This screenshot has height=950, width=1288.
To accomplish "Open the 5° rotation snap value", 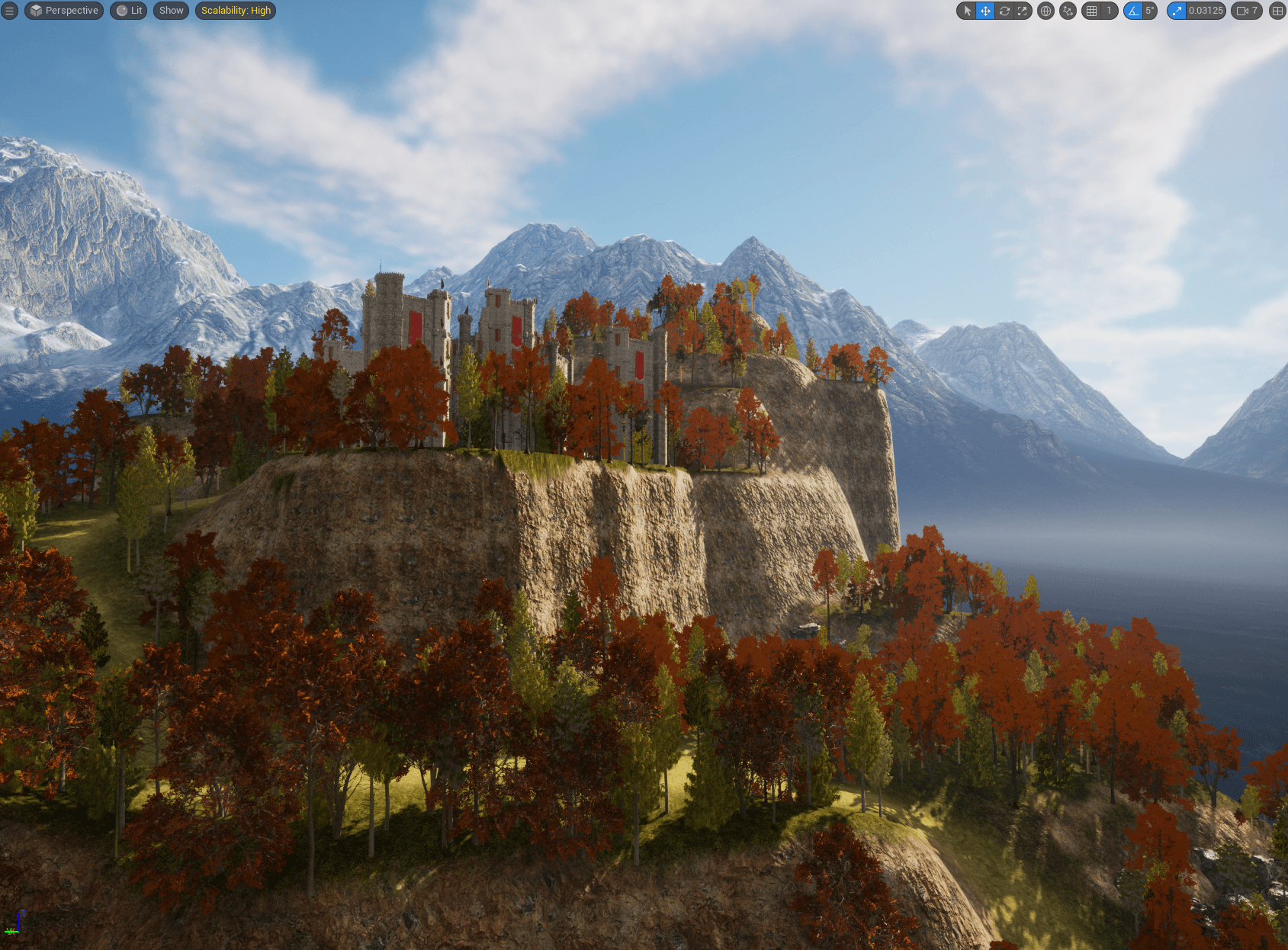I will (x=1149, y=11).
